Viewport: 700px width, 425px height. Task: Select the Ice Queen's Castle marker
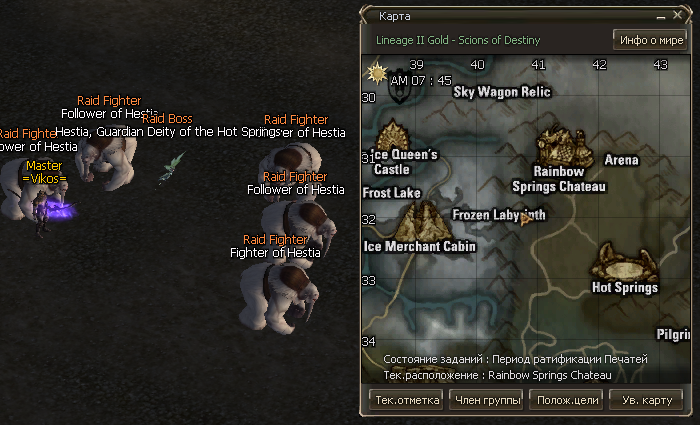click(393, 135)
